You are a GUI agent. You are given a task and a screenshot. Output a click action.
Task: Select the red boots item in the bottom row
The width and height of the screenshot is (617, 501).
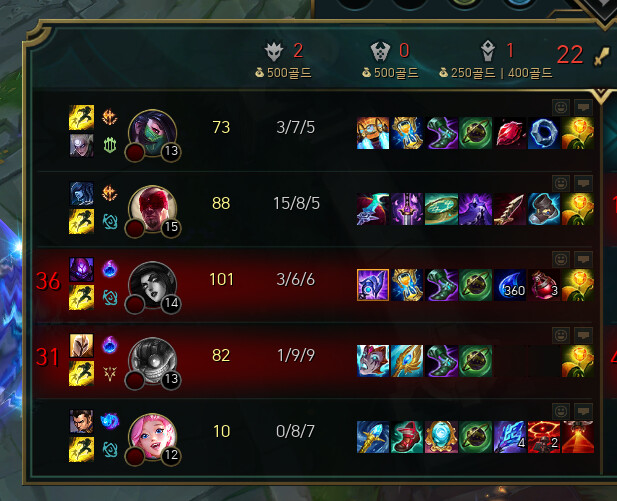406,437
